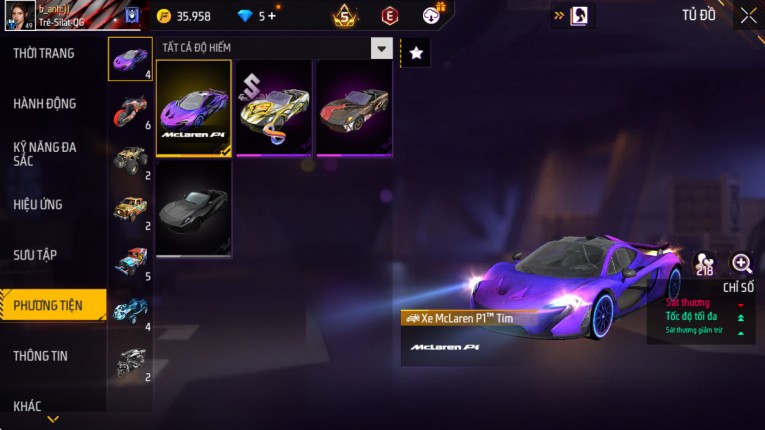Open the Thời Trang category

point(45,53)
